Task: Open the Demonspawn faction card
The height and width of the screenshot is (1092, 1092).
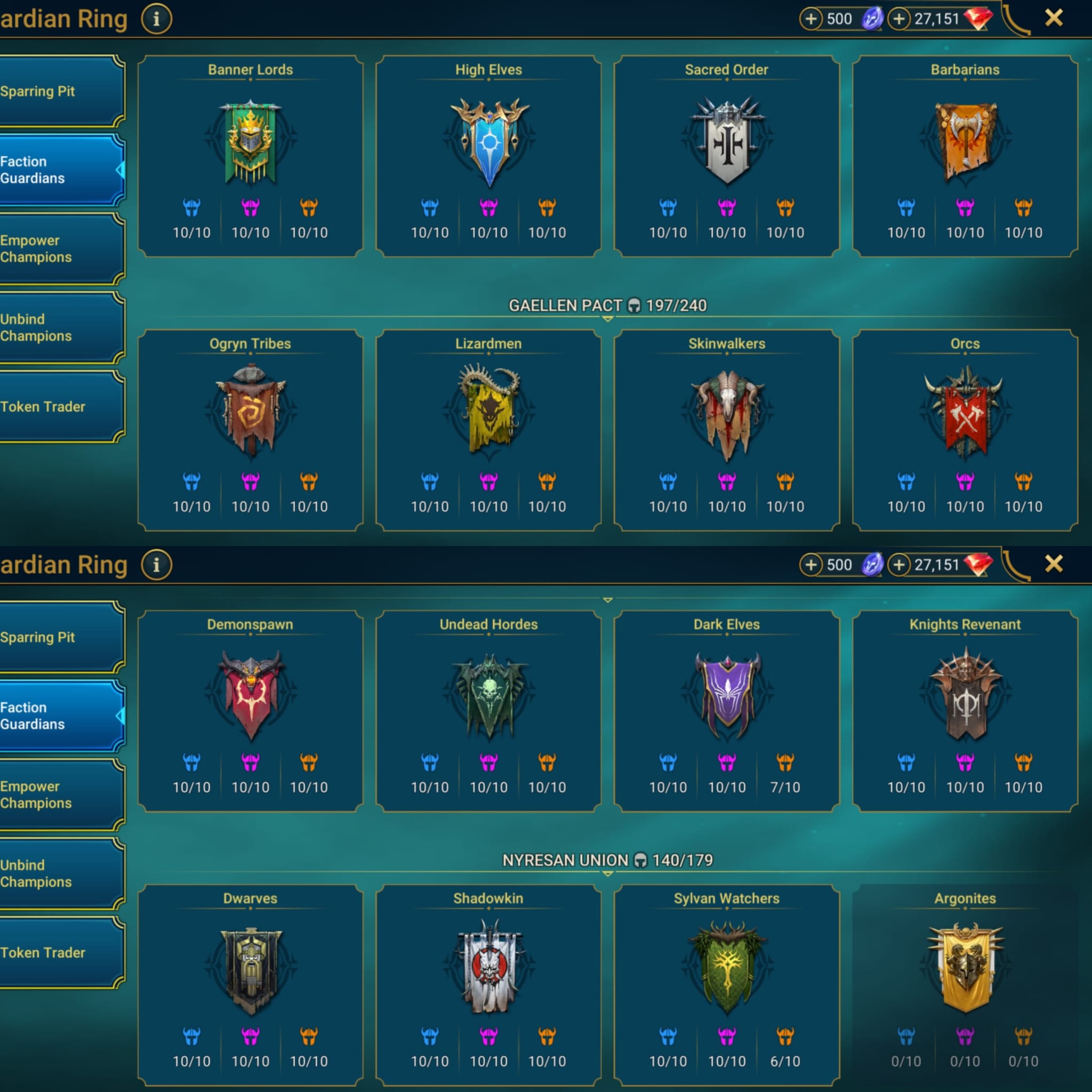Action: tap(250, 711)
